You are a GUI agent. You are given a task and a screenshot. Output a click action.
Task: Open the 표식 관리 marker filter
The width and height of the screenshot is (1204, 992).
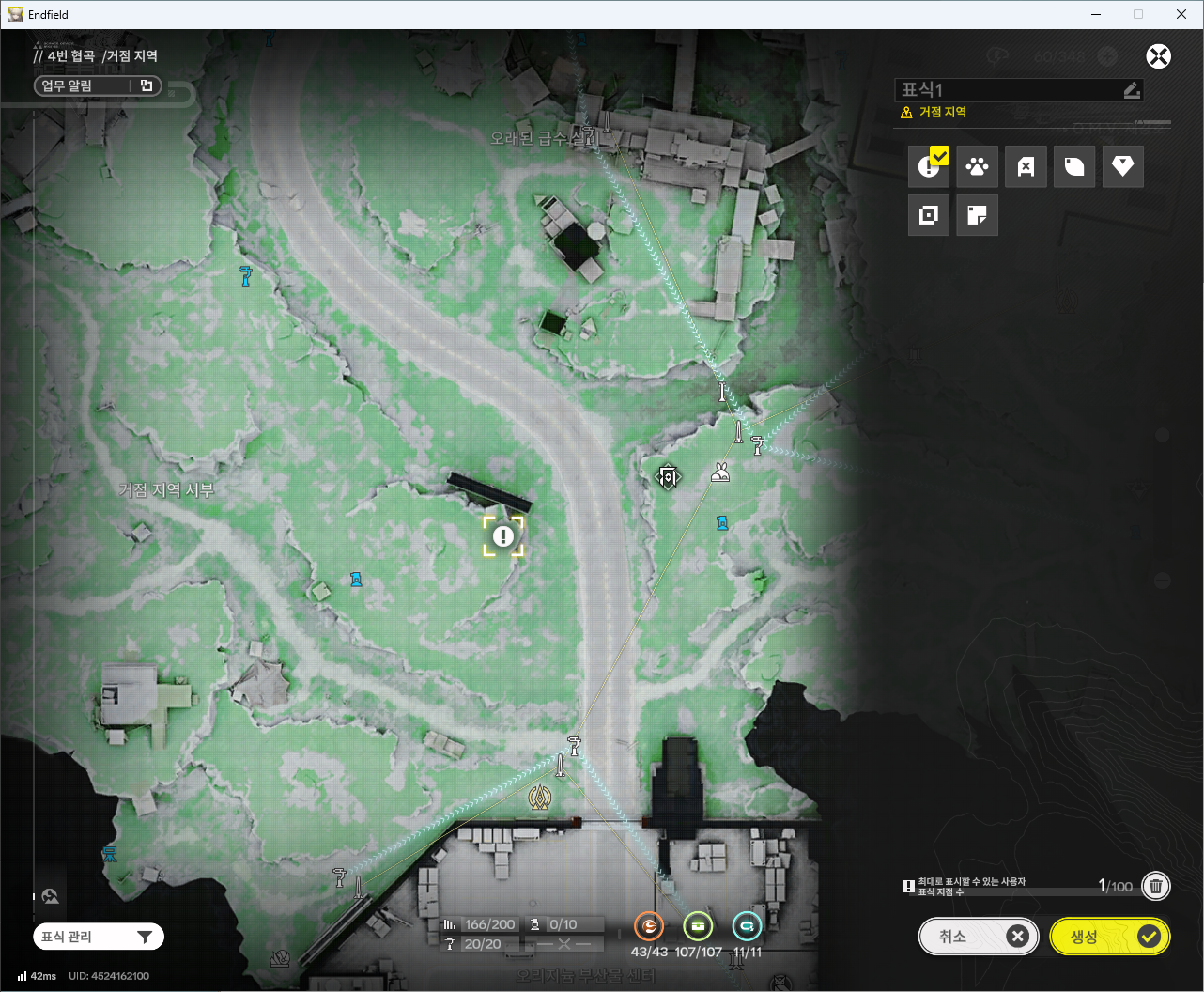tap(98, 937)
